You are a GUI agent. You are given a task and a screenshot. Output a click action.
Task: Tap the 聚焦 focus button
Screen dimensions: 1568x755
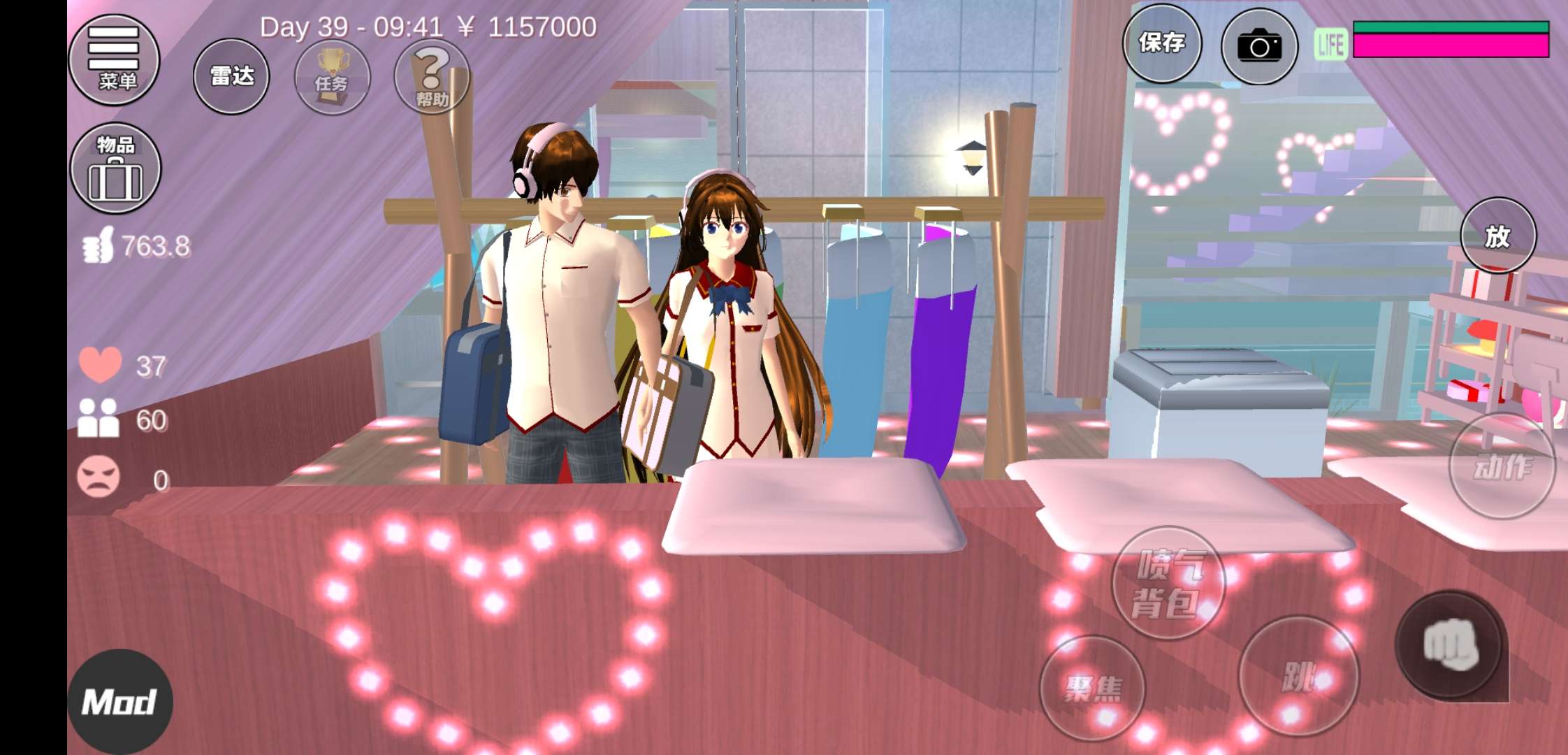[1092, 688]
